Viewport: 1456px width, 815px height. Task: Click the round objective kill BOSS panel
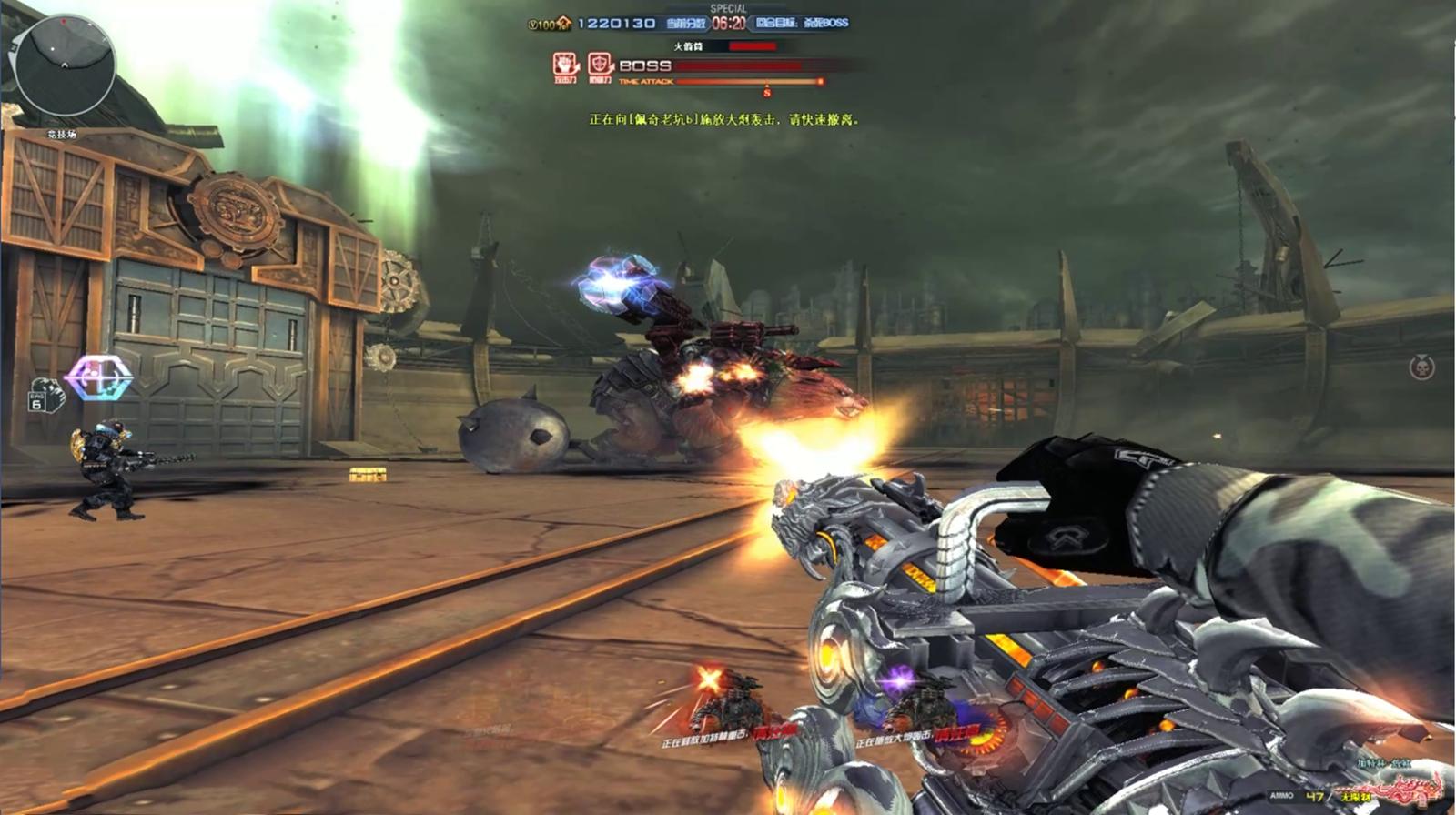802,24
